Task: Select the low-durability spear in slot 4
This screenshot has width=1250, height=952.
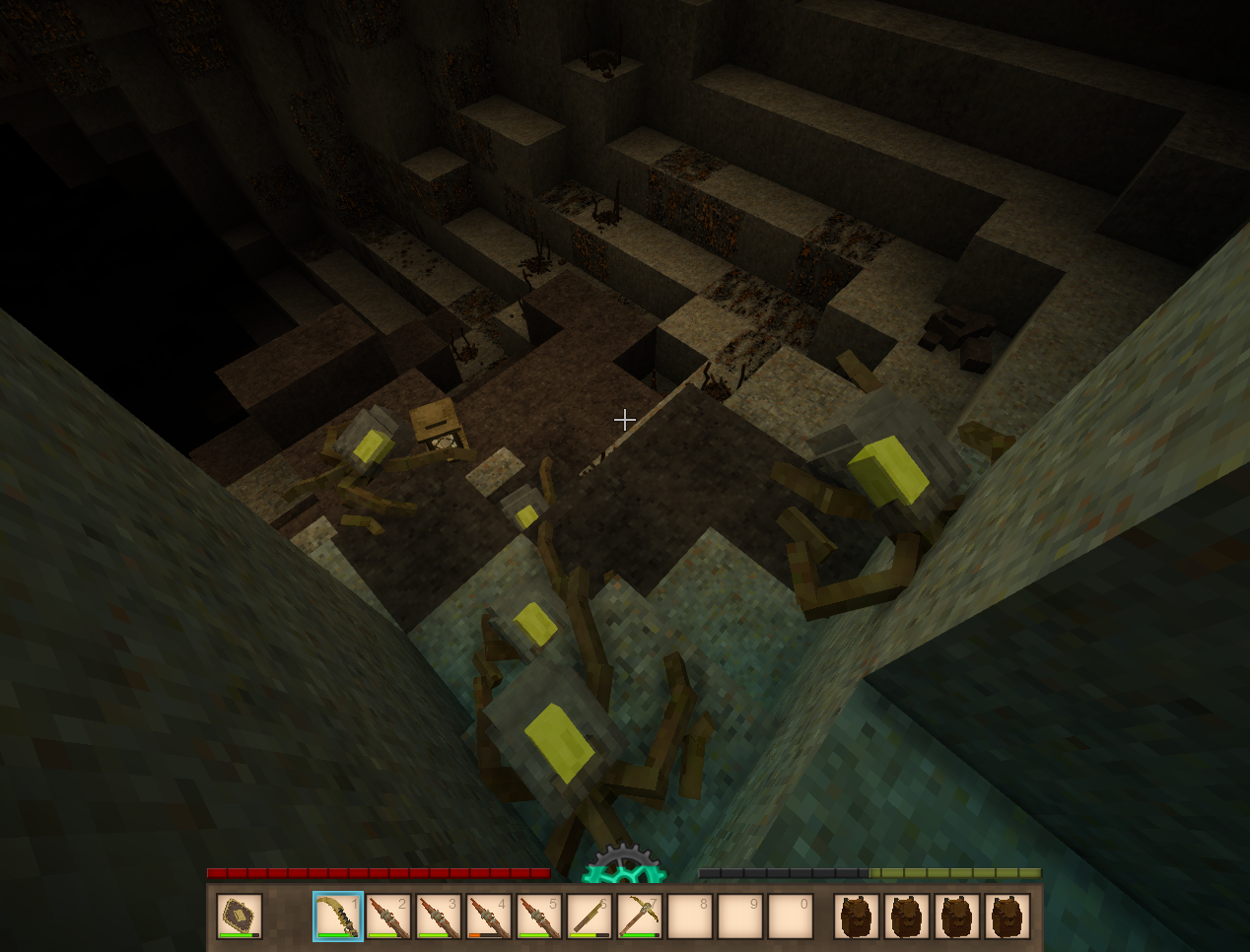Action: coord(489,917)
